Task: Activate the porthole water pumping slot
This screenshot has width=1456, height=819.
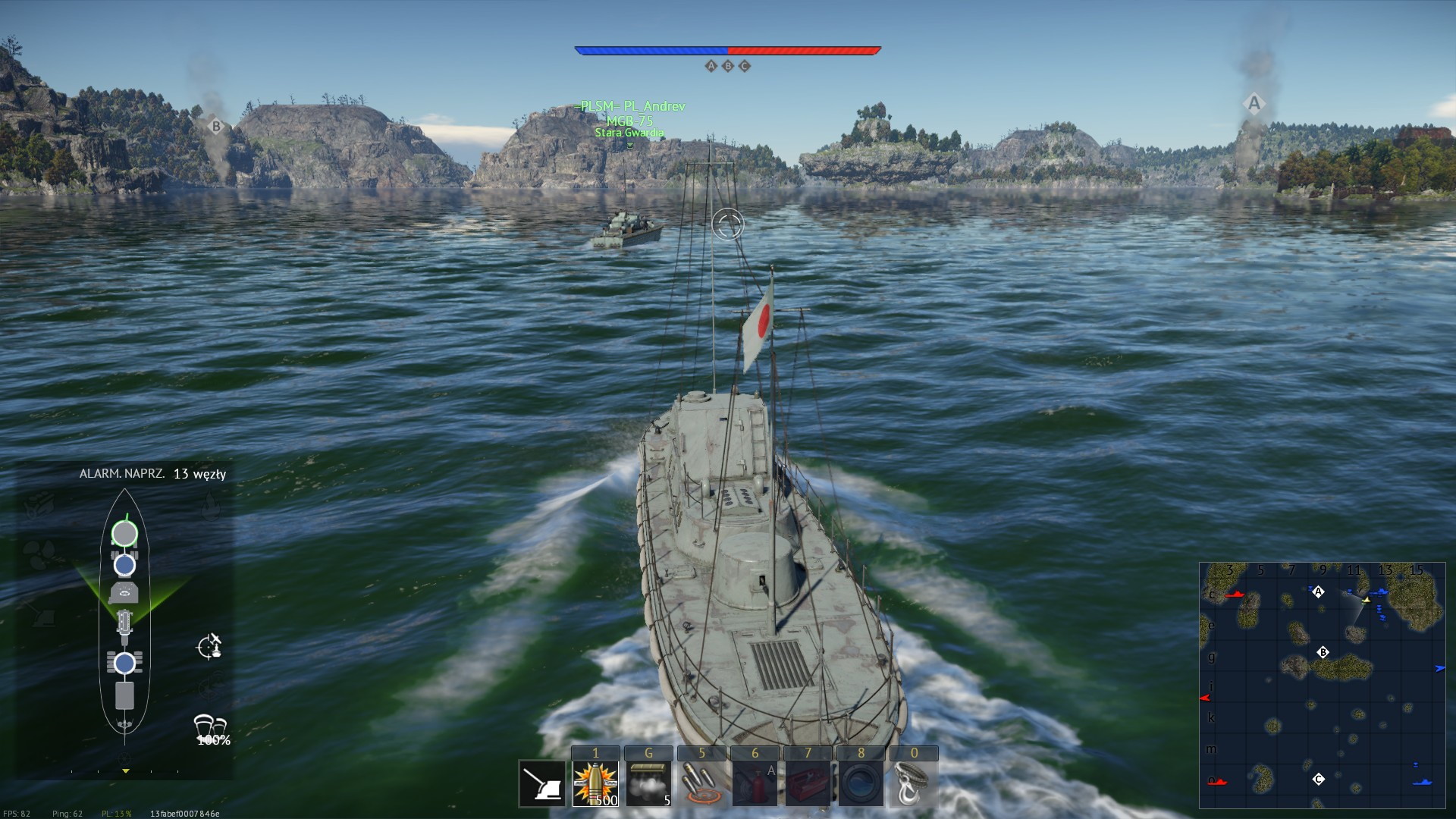Action: pyautogui.click(x=861, y=784)
